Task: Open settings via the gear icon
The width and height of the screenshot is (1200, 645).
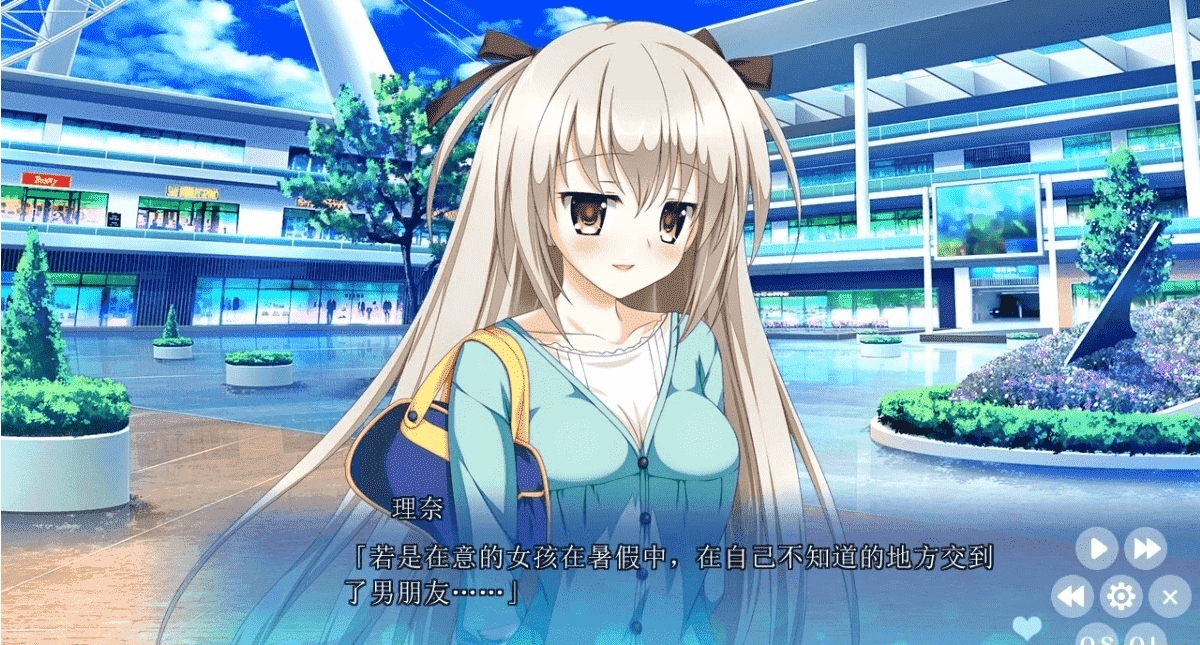Action: point(1121,597)
